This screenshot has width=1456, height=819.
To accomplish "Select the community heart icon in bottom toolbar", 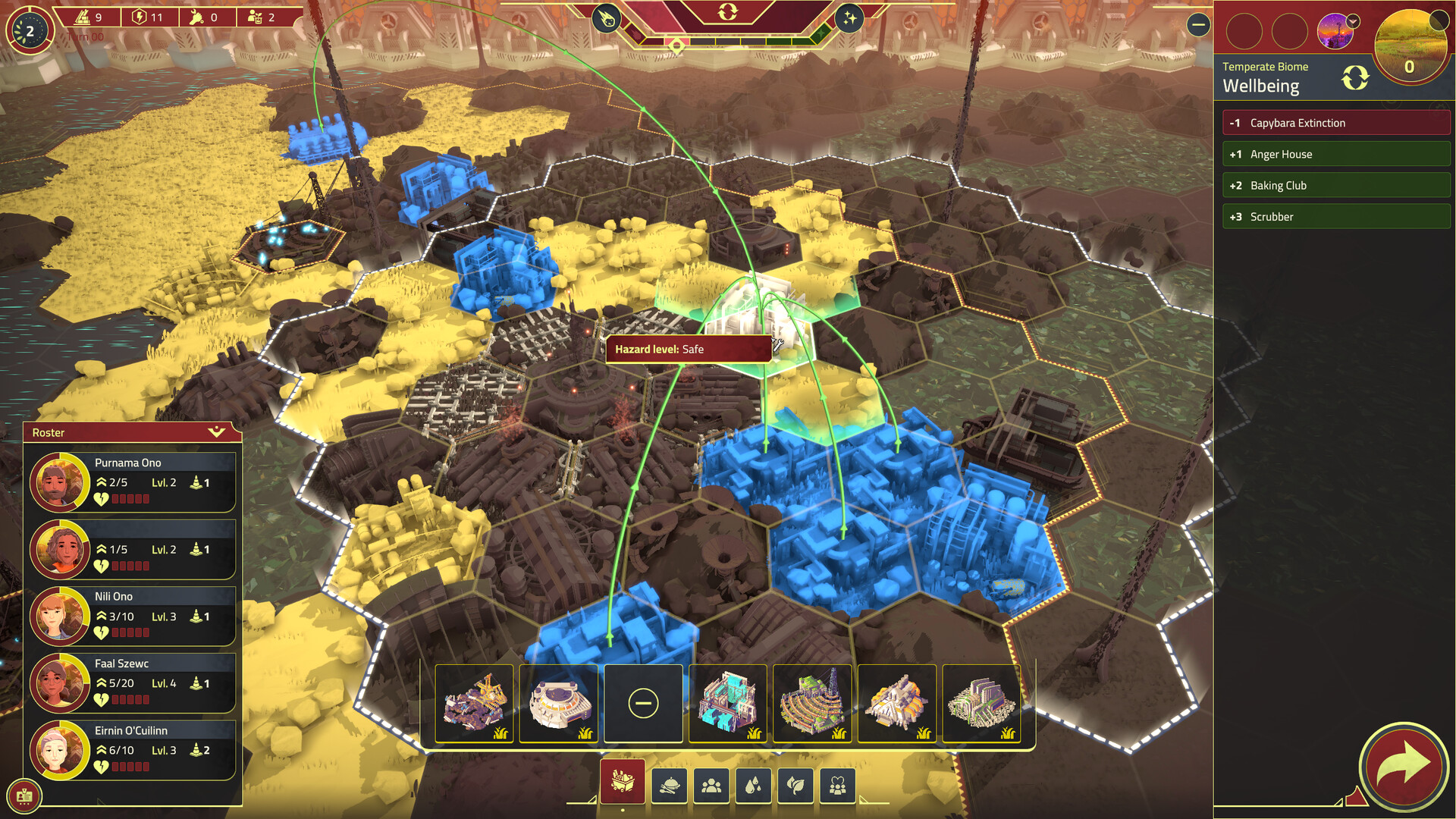I will pyautogui.click(x=837, y=785).
